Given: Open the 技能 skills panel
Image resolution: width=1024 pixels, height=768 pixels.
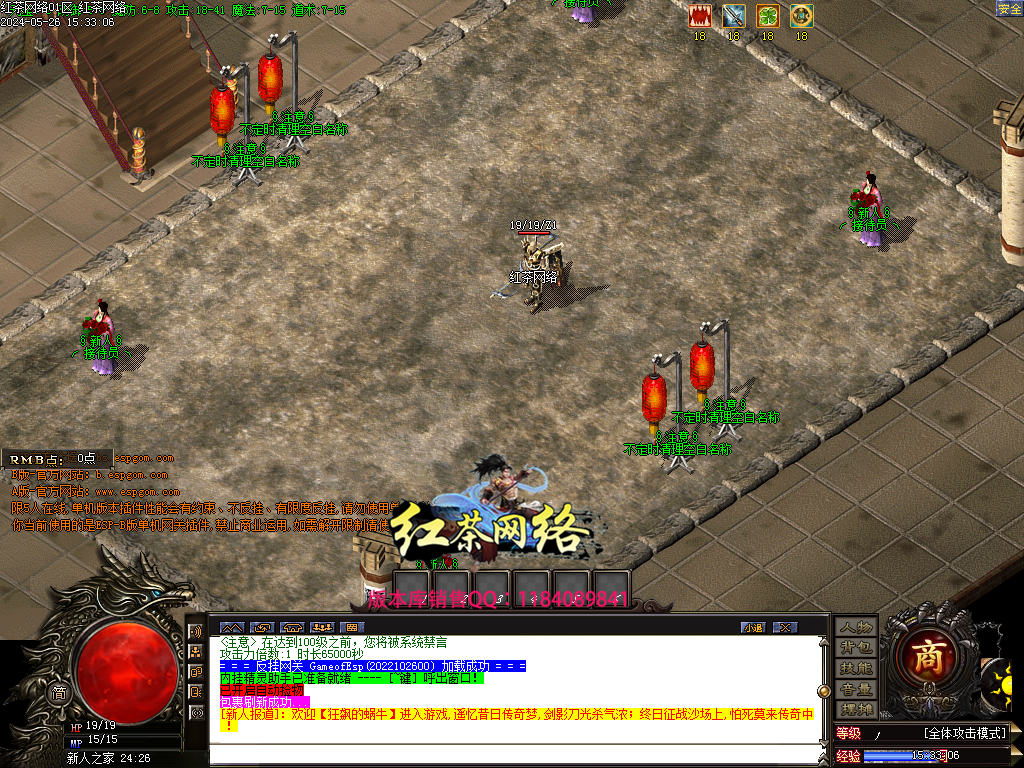Looking at the screenshot, I should pyautogui.click(x=856, y=668).
